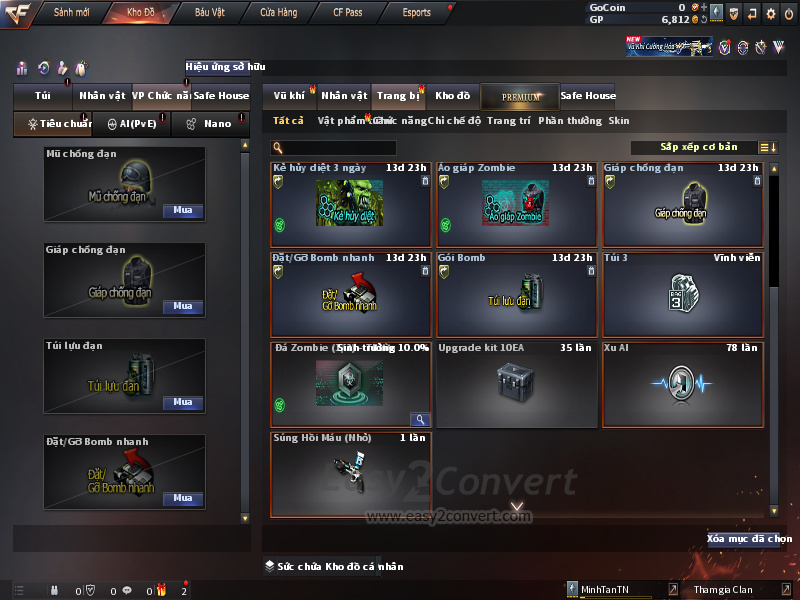The width and height of the screenshot is (800, 600).
Task: Switch to the PREMIUM inventory tab
Action: tap(521, 96)
